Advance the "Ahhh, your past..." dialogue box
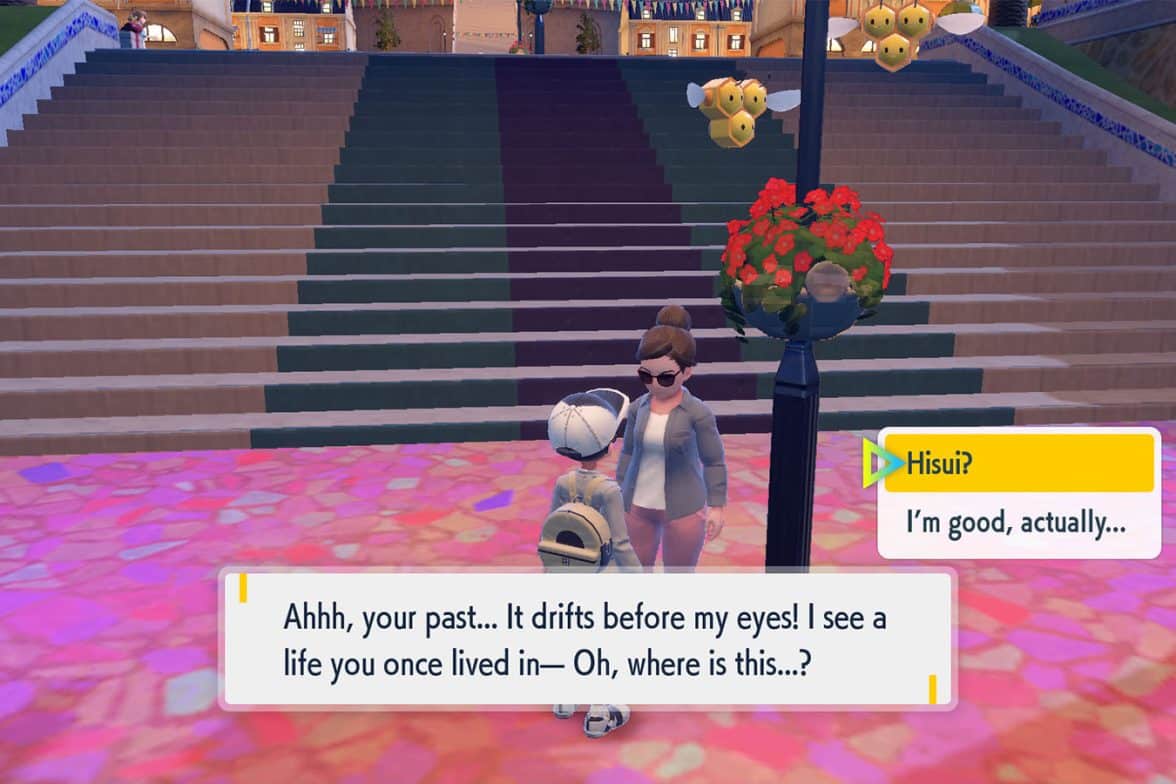 pos(586,640)
